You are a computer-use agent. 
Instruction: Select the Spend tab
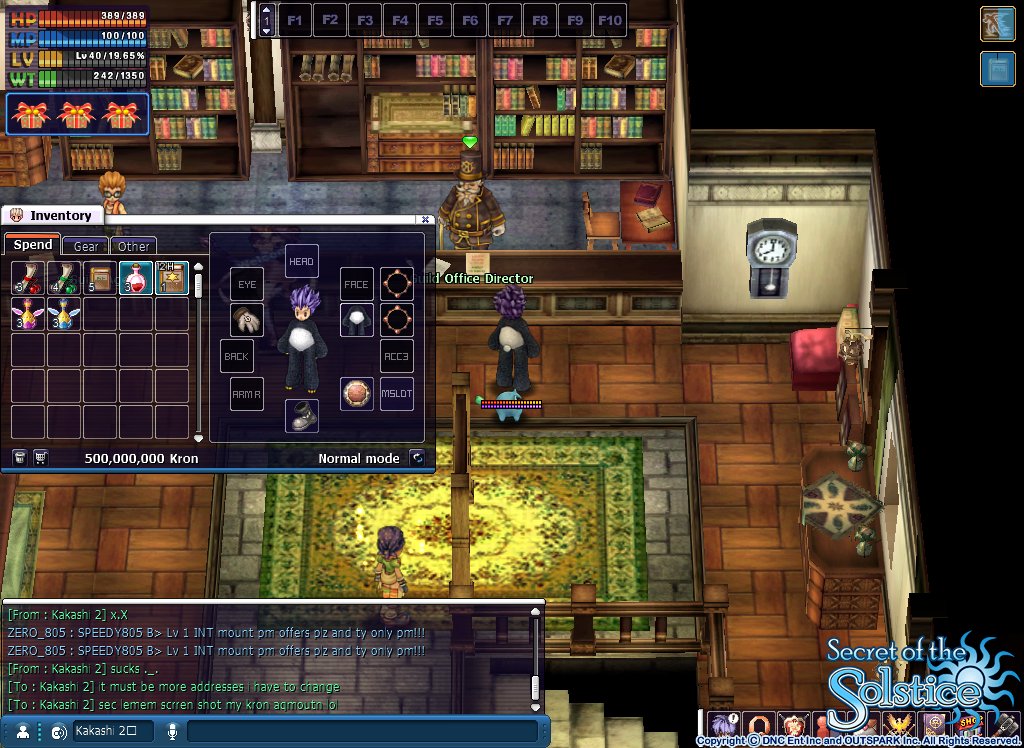[33, 245]
